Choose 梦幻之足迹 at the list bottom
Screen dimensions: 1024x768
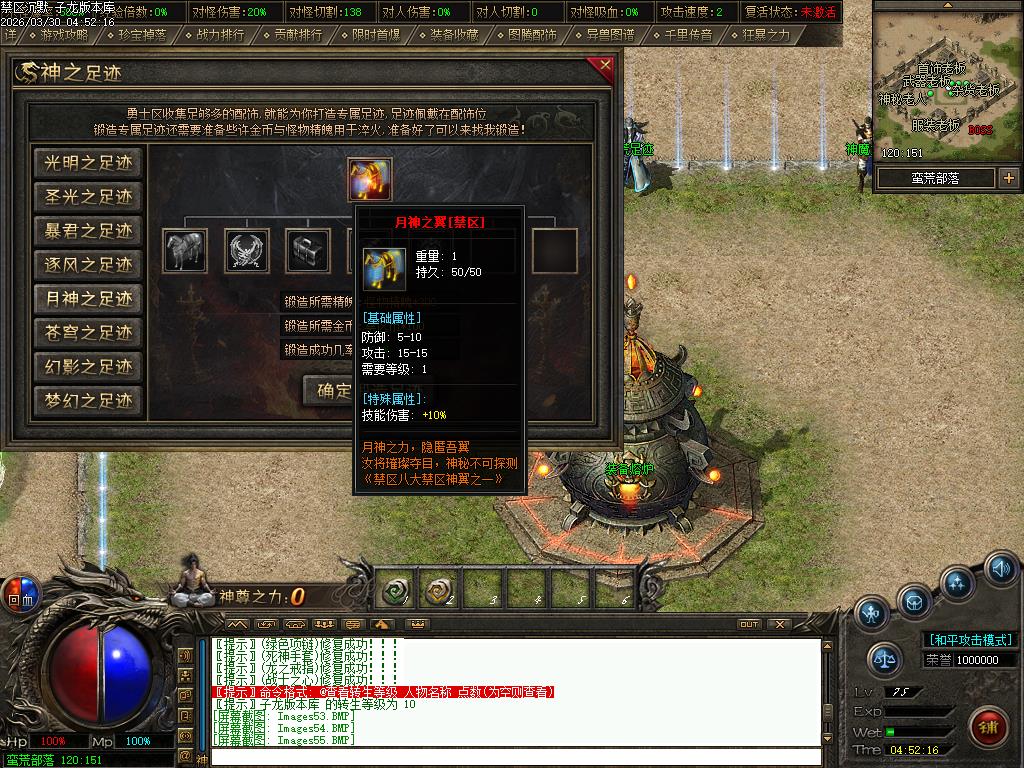pyautogui.click(x=88, y=401)
